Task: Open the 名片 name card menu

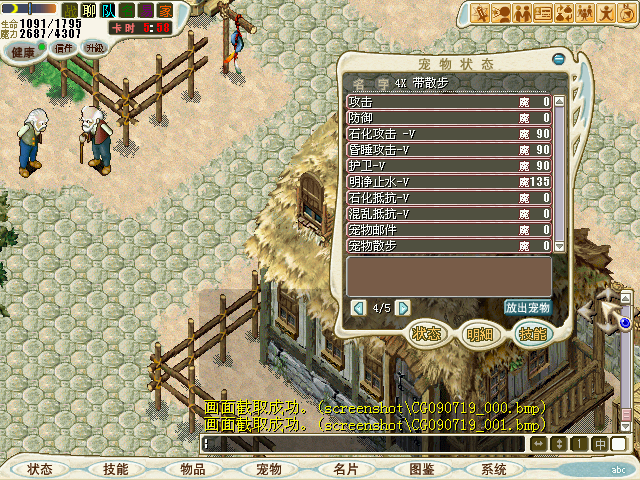Action: coord(345,469)
